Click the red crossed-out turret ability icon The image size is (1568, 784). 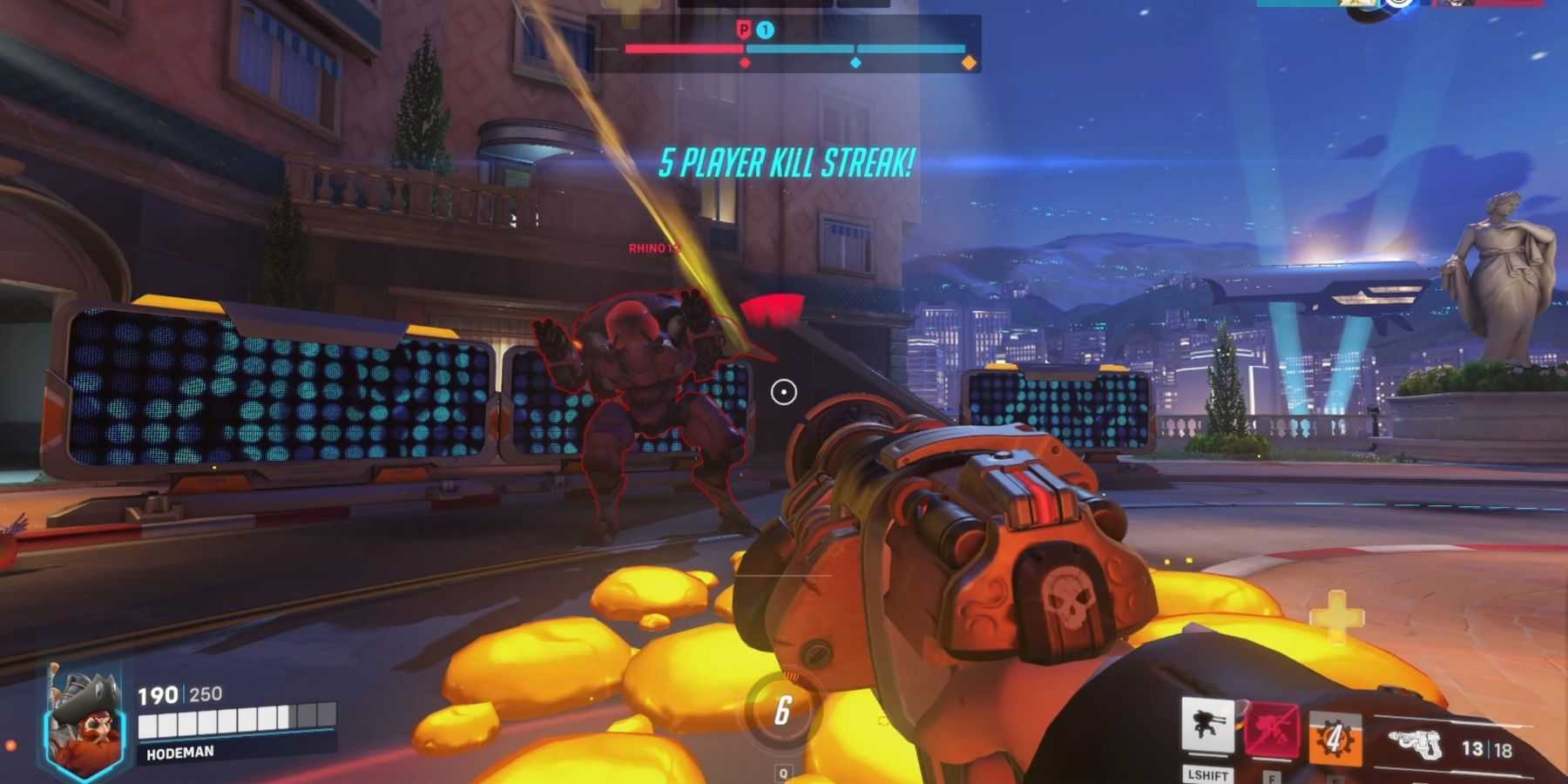(1271, 729)
